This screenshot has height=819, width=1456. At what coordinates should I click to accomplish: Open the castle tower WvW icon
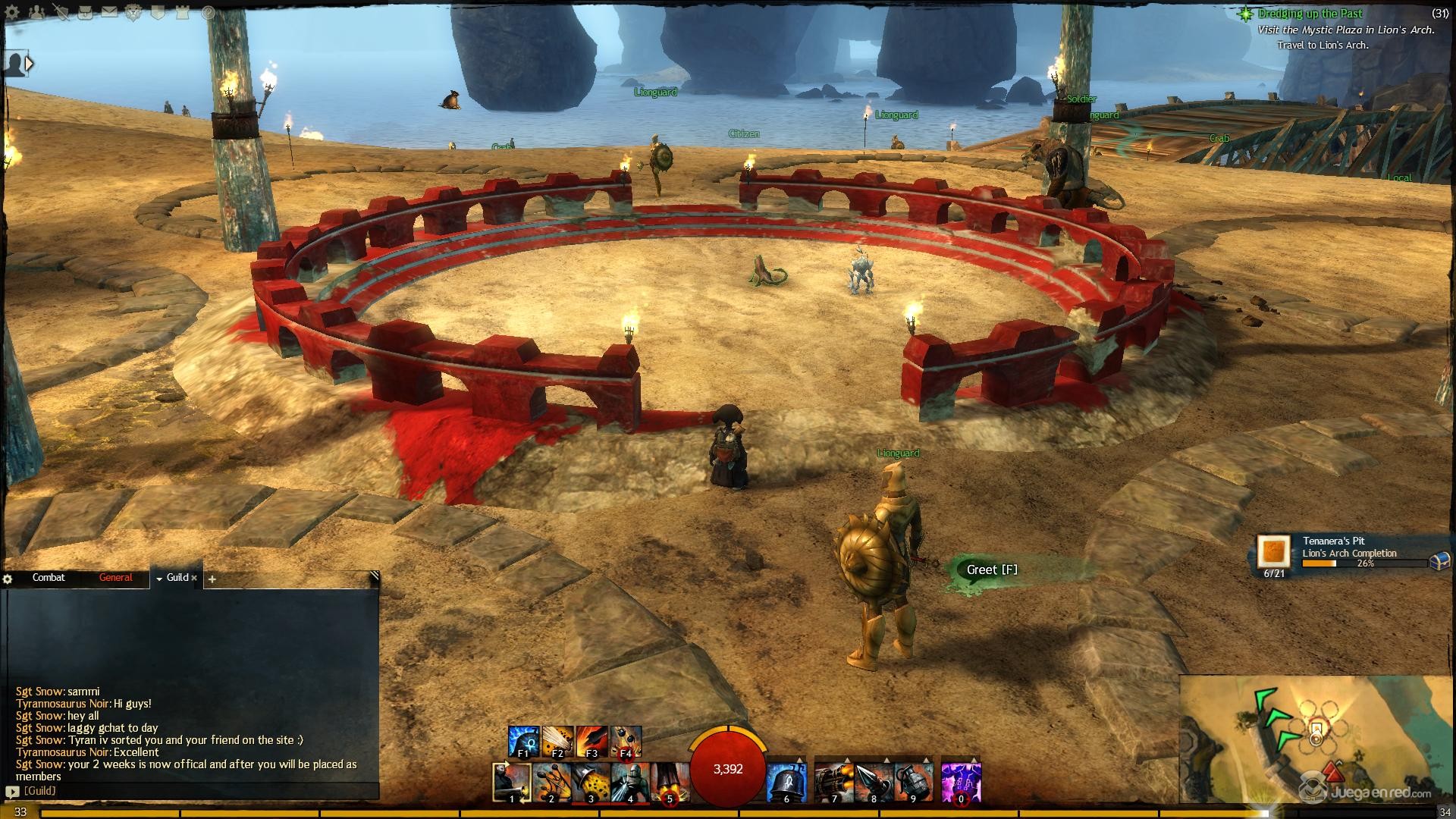tap(184, 12)
